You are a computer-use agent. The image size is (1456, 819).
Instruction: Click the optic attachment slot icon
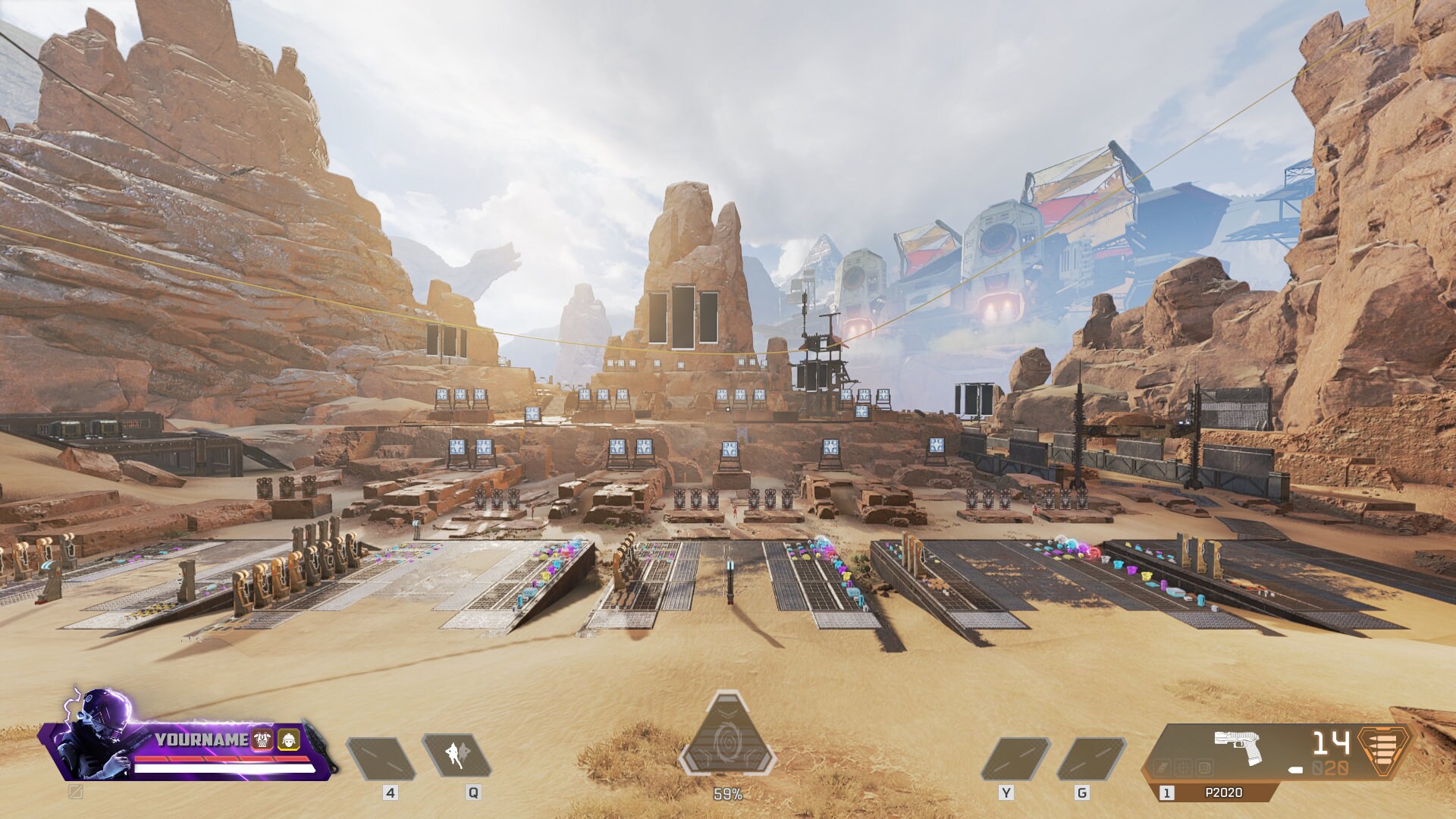click(x=1185, y=768)
